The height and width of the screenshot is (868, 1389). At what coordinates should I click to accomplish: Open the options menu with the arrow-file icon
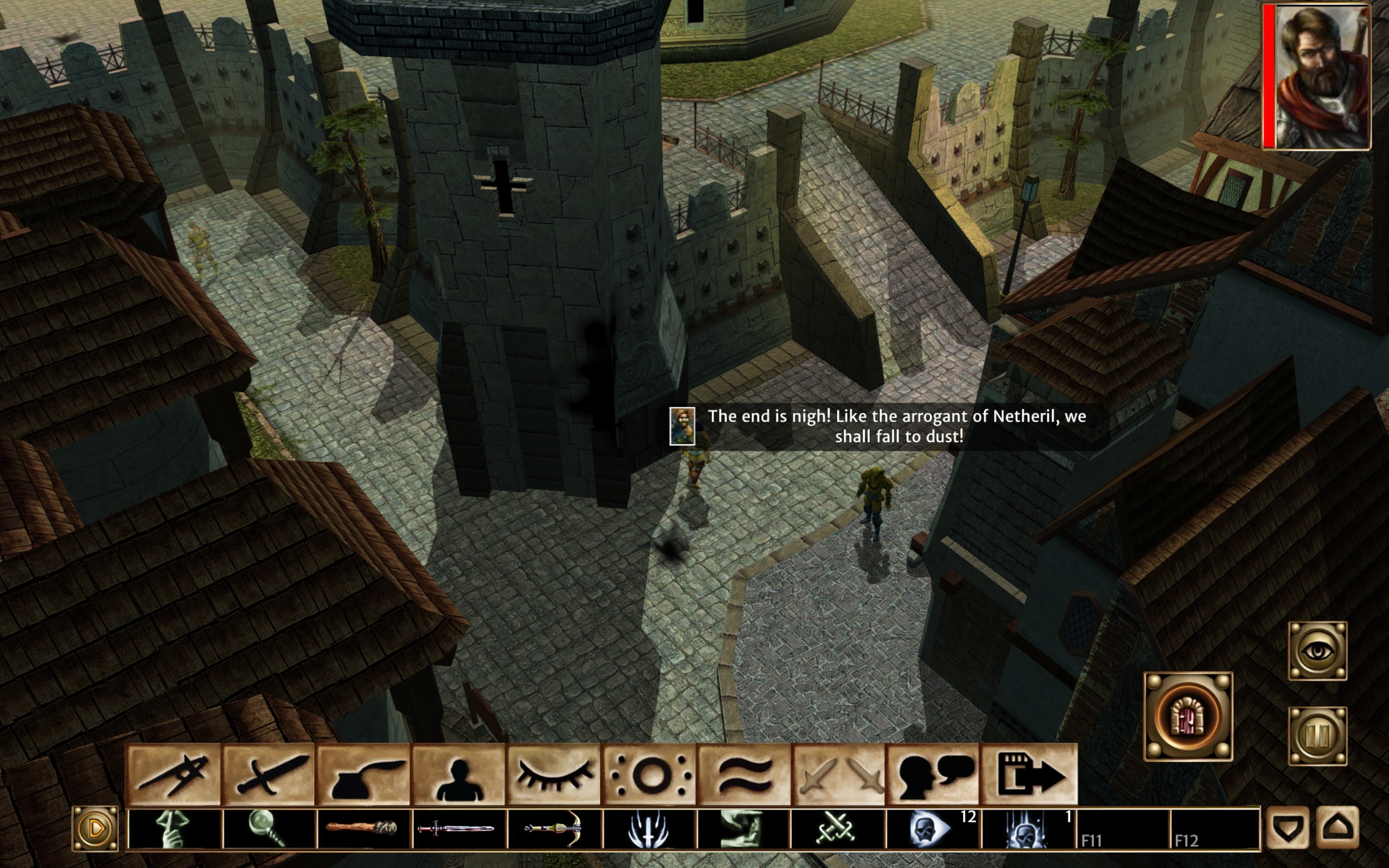click(x=1029, y=774)
